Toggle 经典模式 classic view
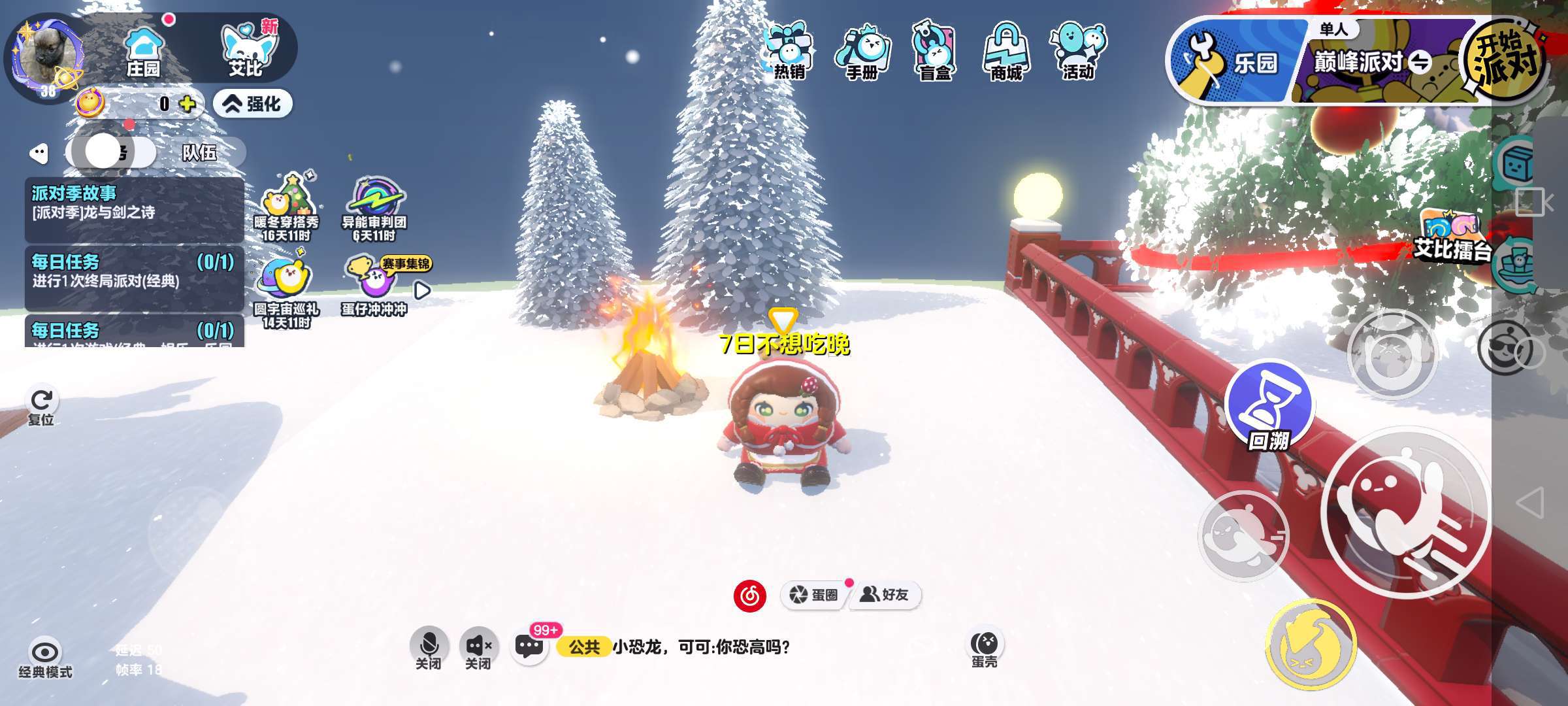1568x706 pixels. coord(45,657)
